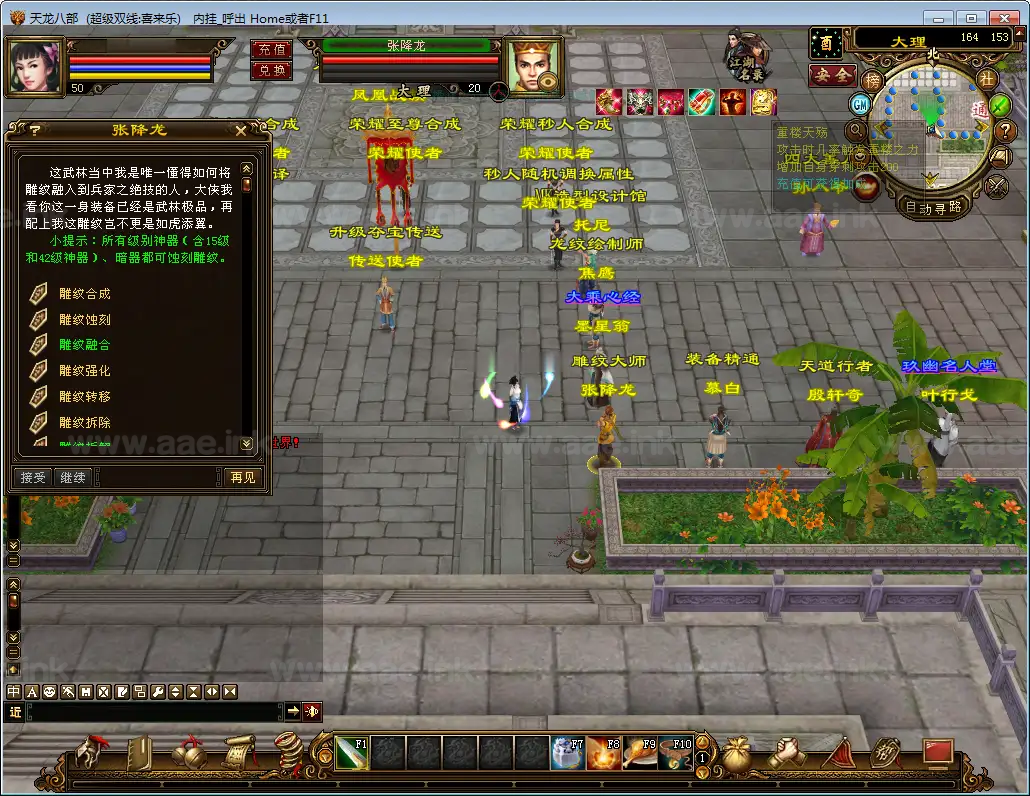Close the 张降龙 dialogue window
Screen dimensions: 1030x796
241,130
